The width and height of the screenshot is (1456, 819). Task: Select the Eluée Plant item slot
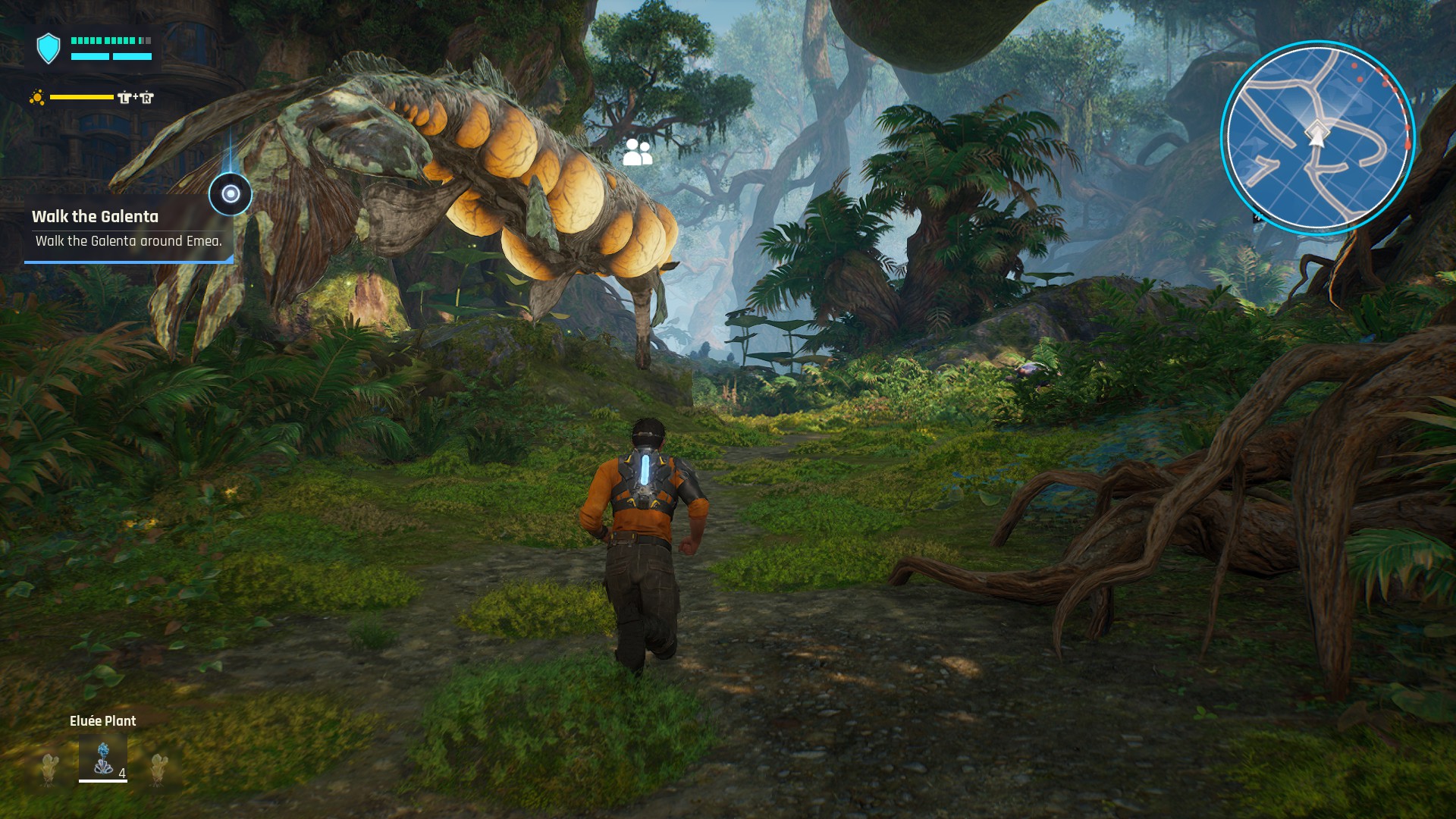[103, 758]
